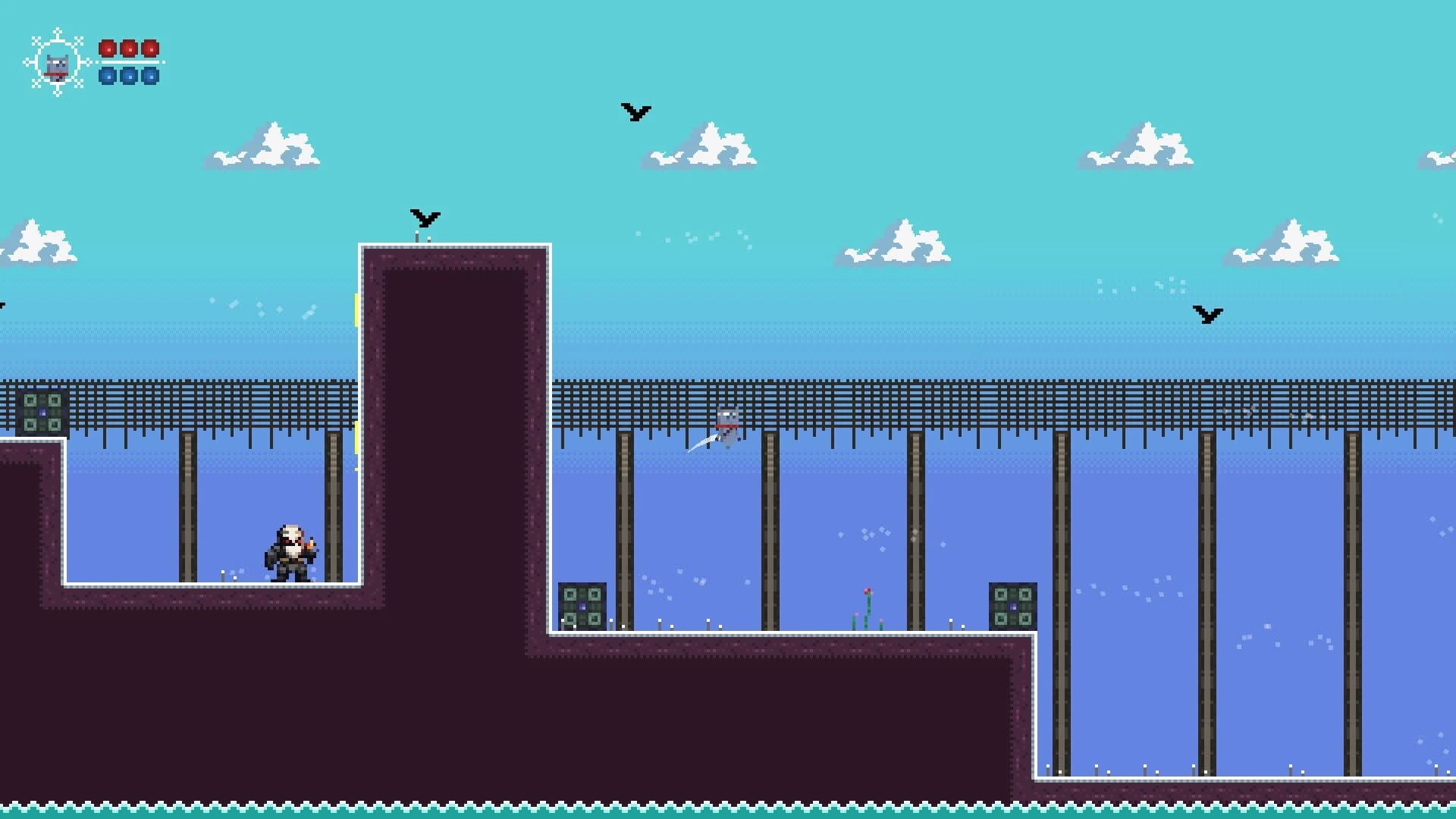1456x819 pixels.
Task: Click the bird flying near the top center
Action: (634, 112)
